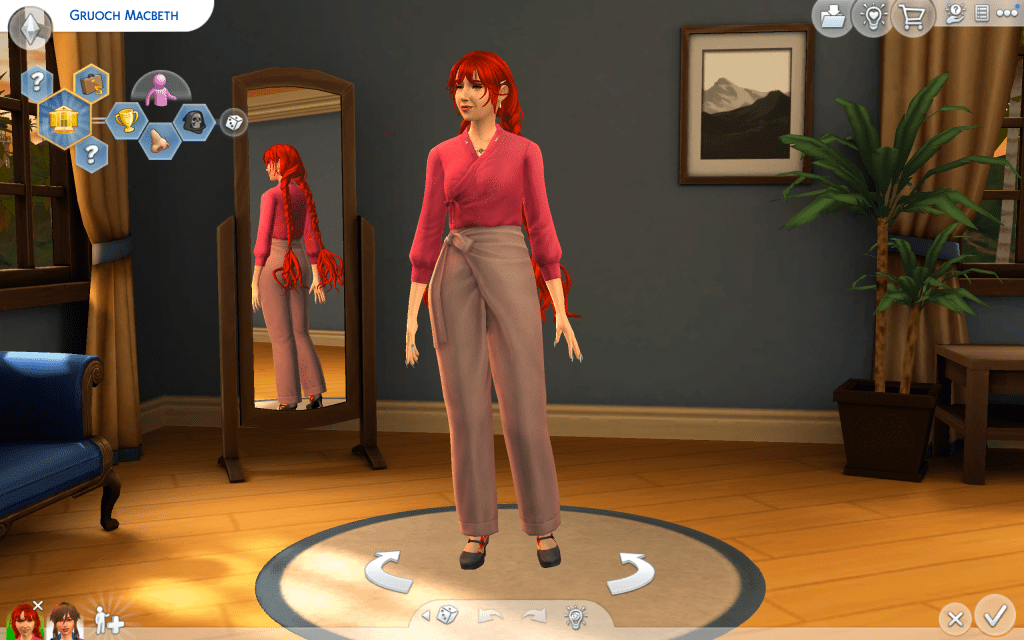
Task: Select the second household Sim portrait
Action: (x=65, y=621)
